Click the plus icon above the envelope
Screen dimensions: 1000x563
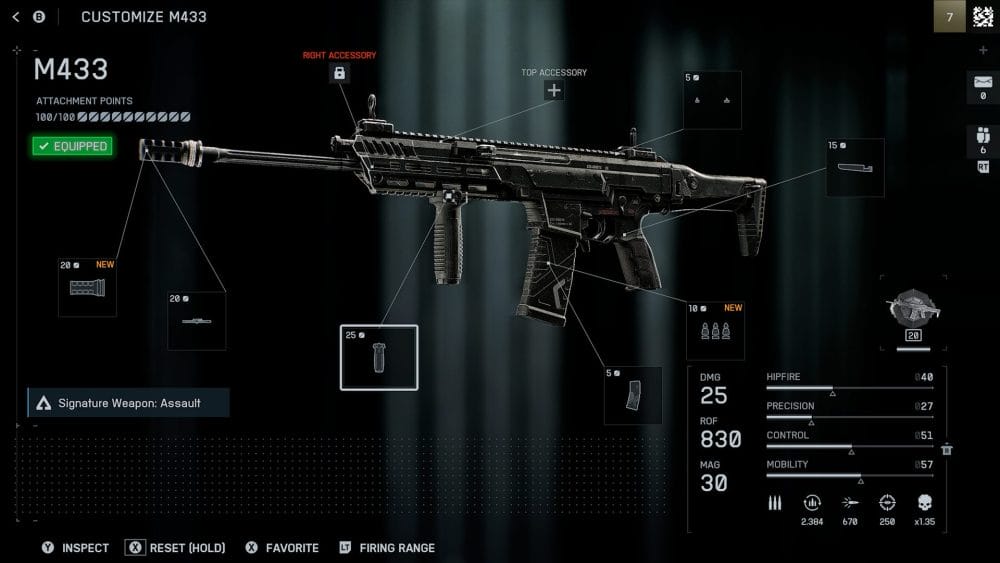click(x=982, y=50)
